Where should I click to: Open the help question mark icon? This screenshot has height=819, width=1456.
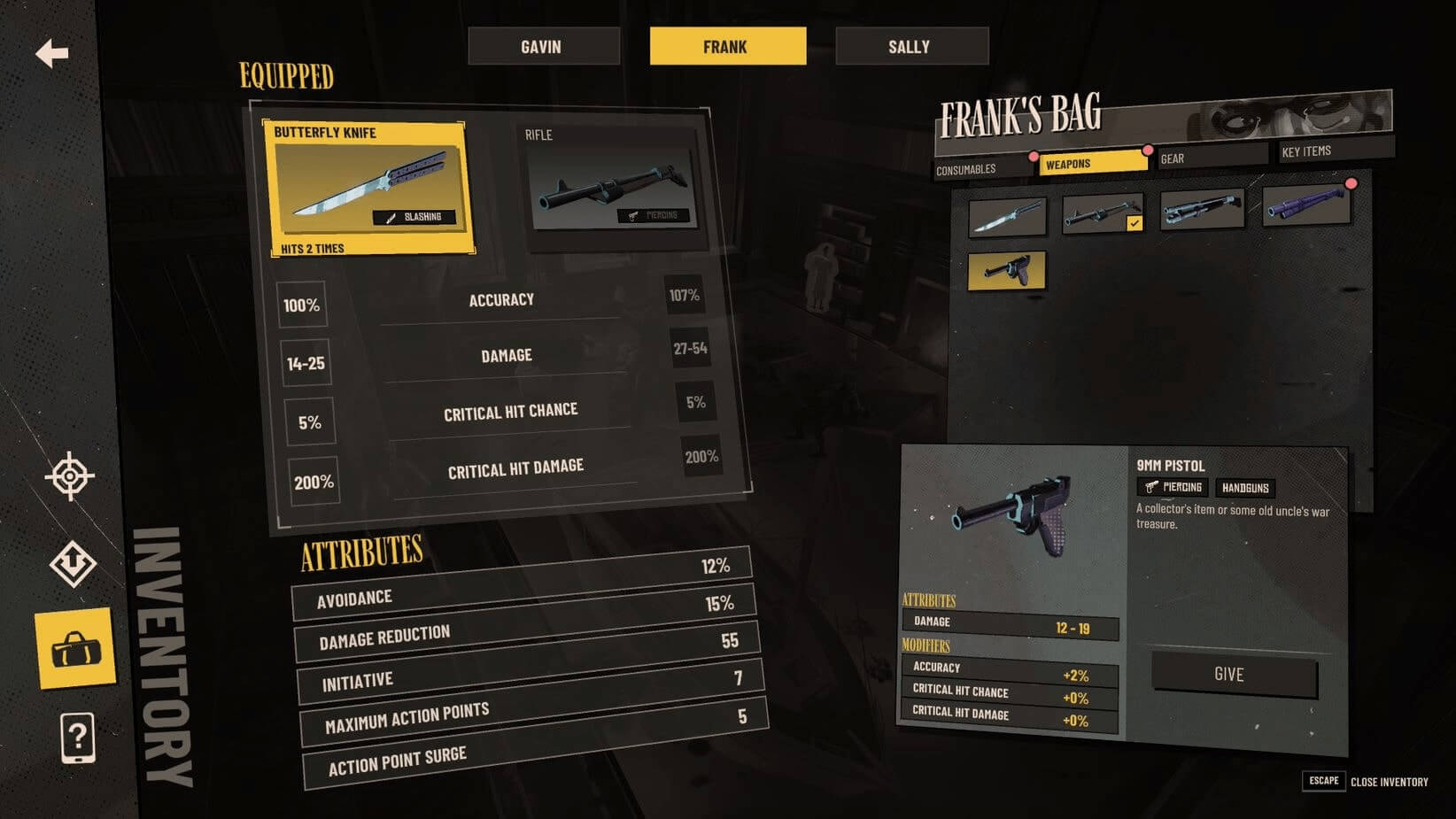[78, 737]
